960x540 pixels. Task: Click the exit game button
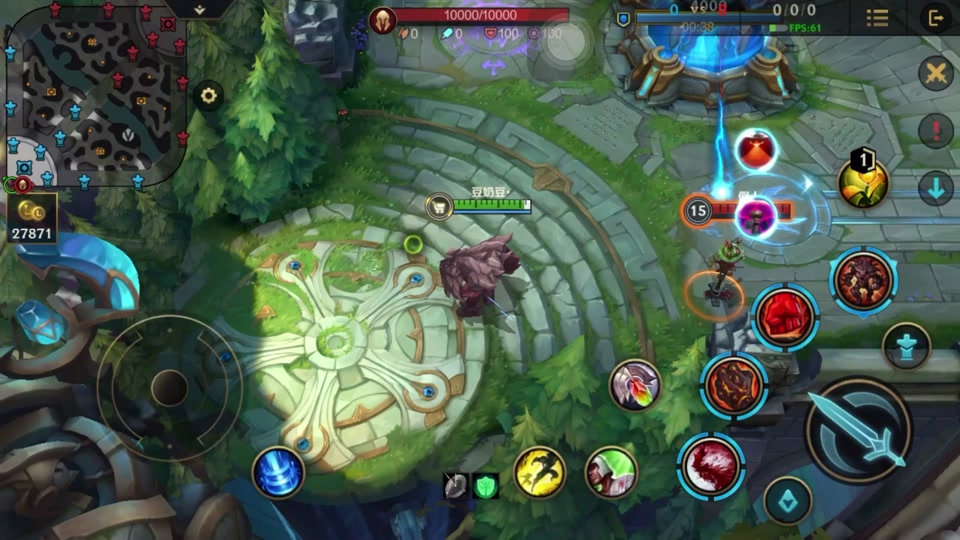[936, 18]
